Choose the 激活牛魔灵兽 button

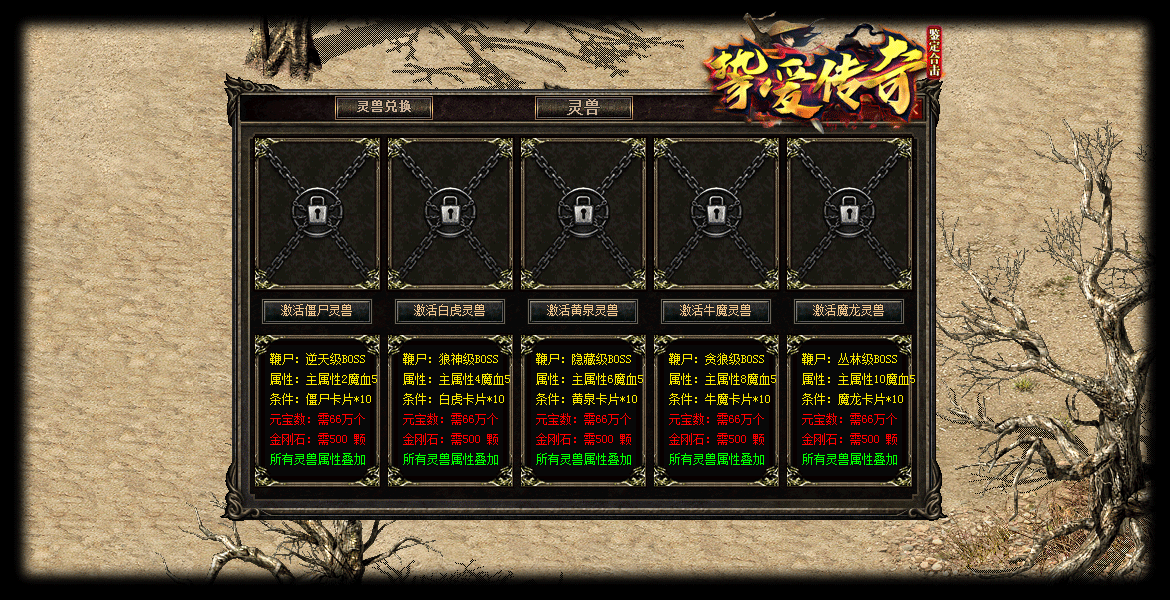click(715, 311)
